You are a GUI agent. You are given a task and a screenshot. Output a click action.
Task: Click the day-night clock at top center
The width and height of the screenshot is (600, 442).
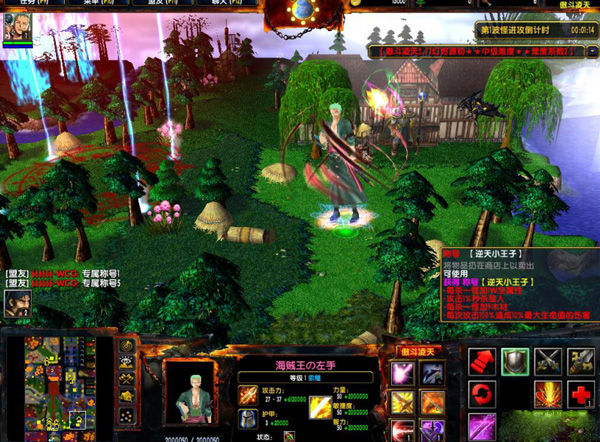point(302,10)
